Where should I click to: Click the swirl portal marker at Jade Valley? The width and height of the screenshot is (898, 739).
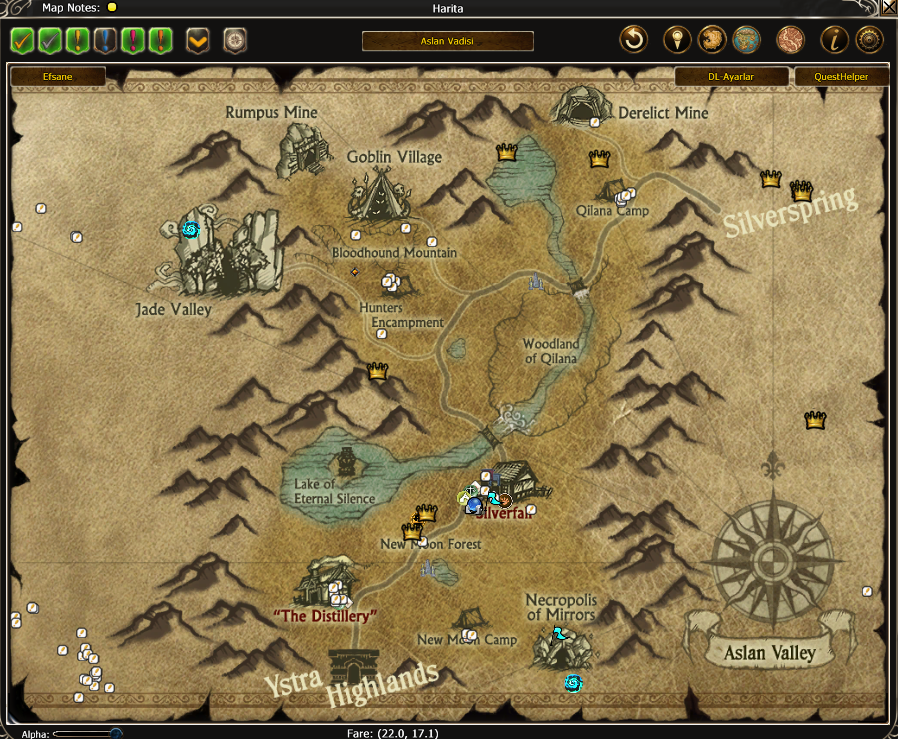click(190, 230)
